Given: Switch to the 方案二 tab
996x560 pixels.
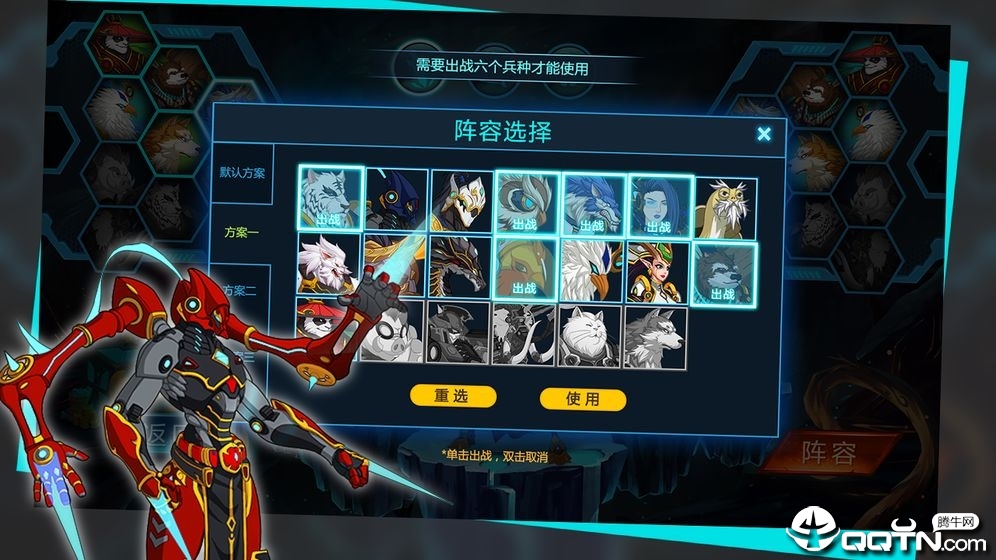Looking at the screenshot, I should coord(242,290).
